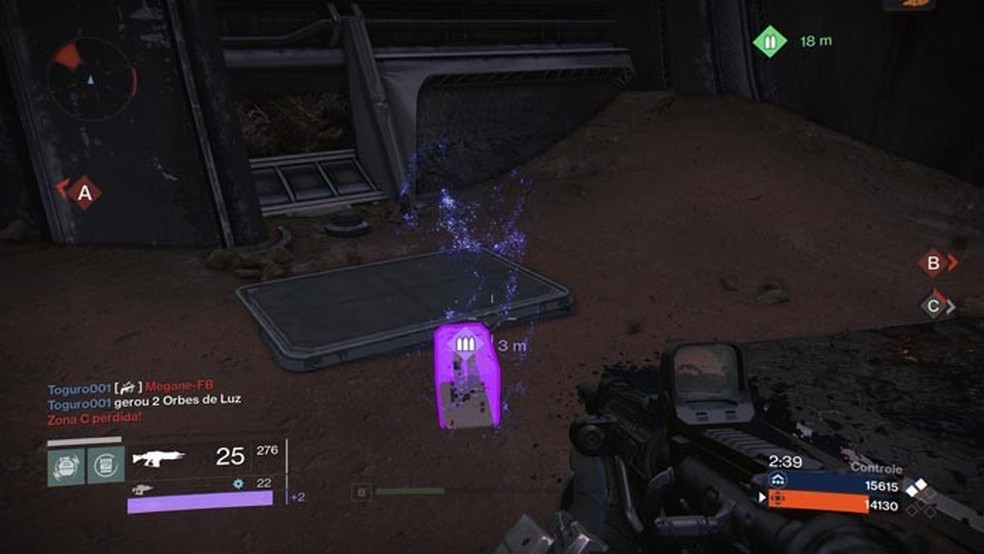
Task: Open the kill feed message list
Action: (144, 399)
